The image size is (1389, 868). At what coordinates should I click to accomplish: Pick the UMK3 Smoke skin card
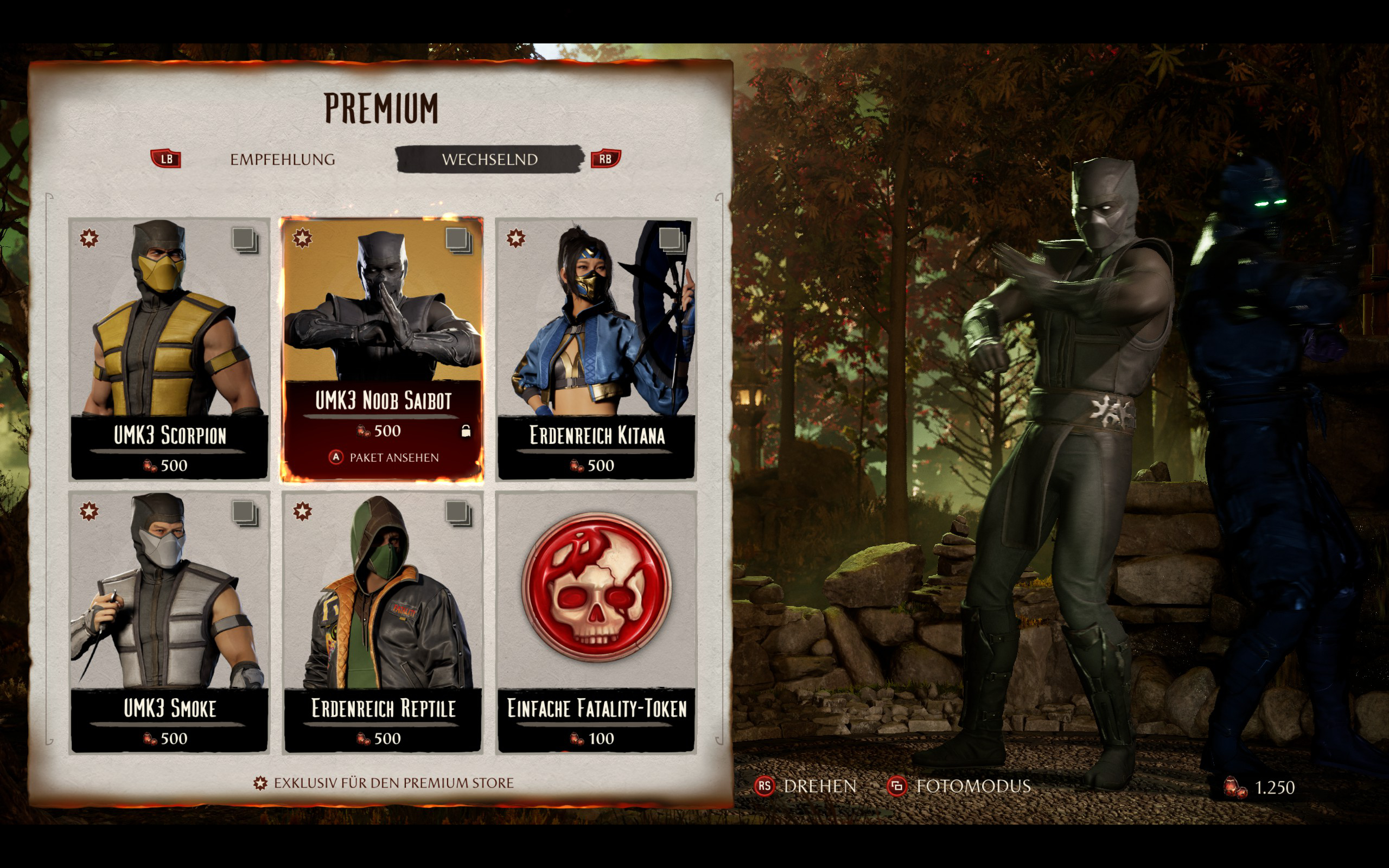[x=169, y=621]
